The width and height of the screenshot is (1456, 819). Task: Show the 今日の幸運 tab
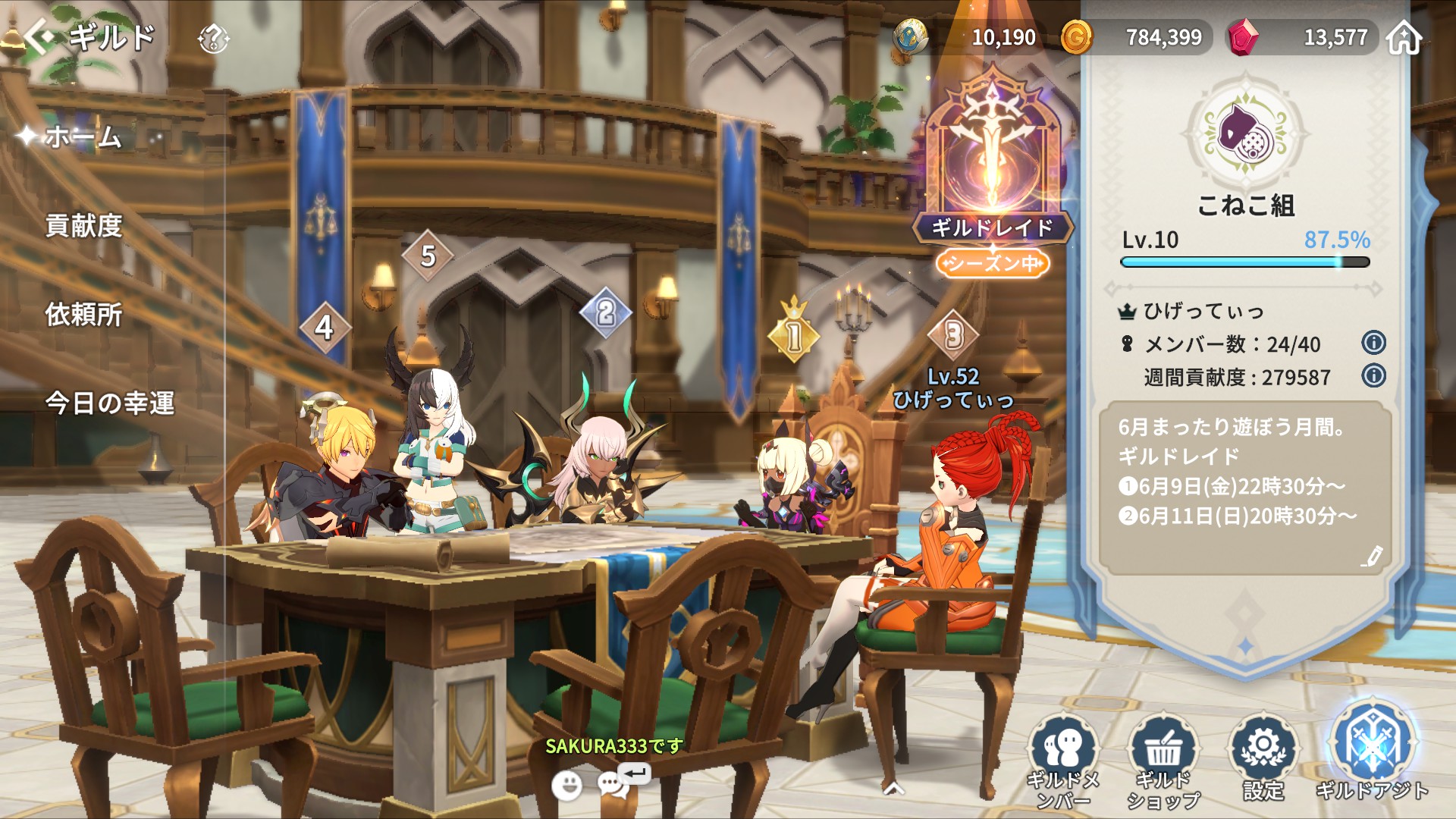click(x=110, y=403)
